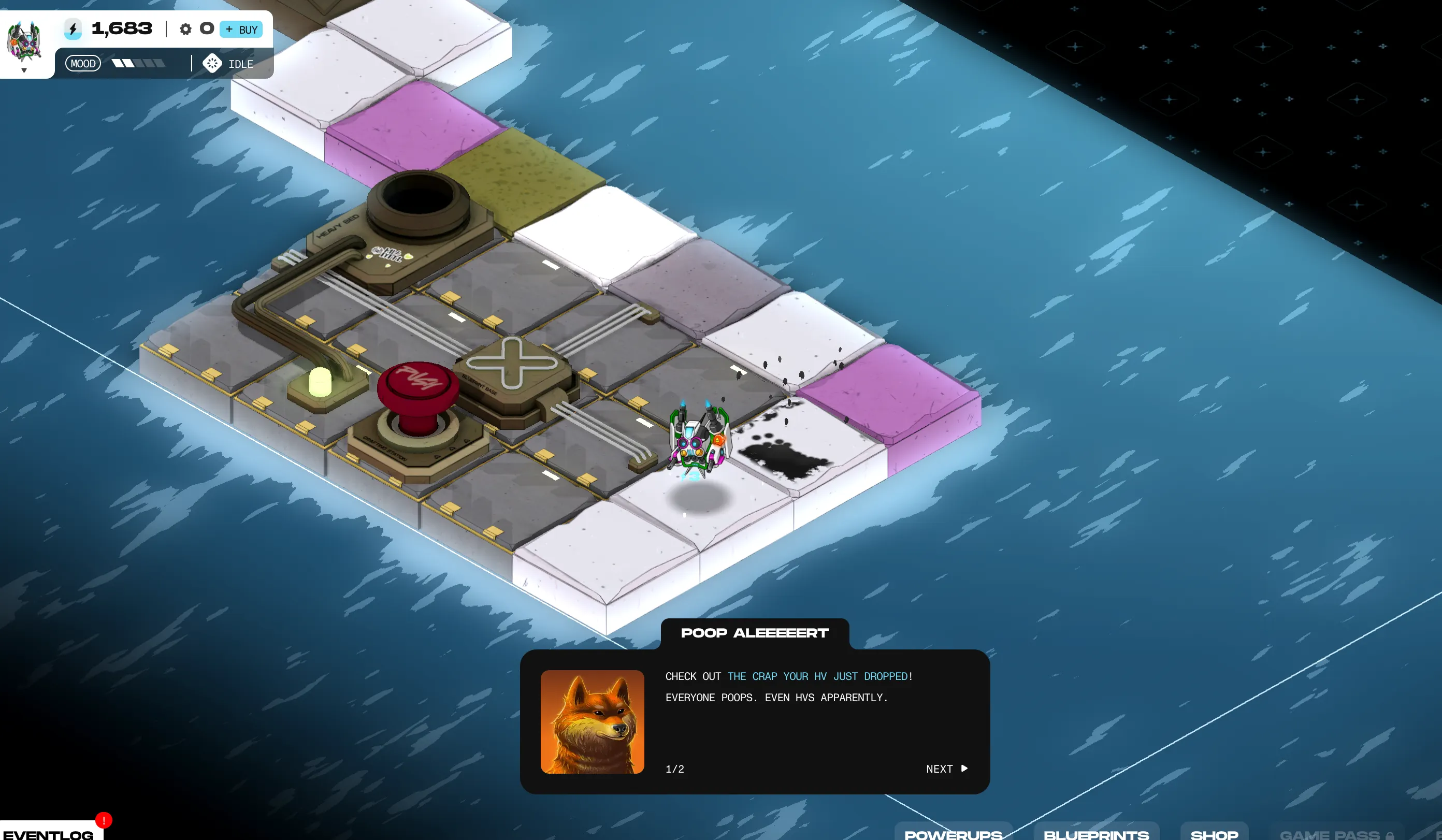This screenshot has width=1442, height=840.
Task: Click the Idle status indicator
Action: point(228,64)
